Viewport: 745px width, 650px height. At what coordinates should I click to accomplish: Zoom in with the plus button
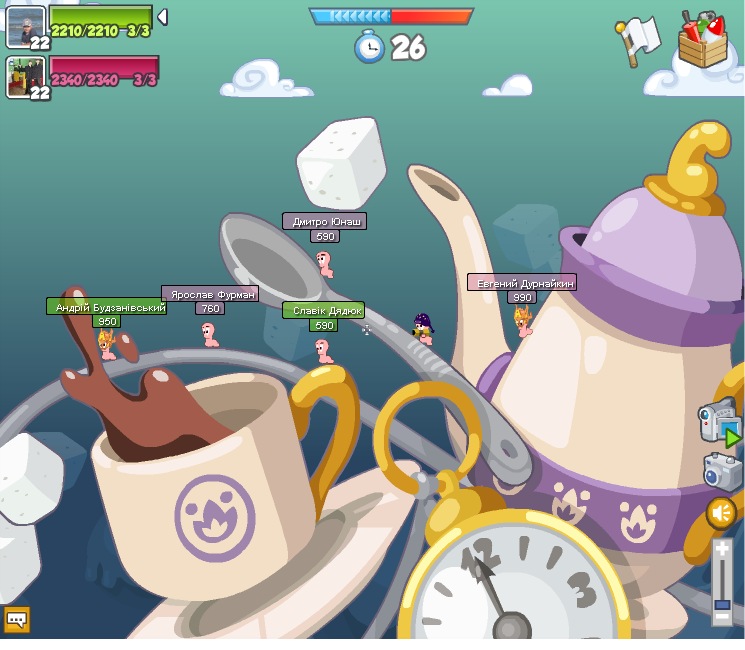[x=722, y=550]
